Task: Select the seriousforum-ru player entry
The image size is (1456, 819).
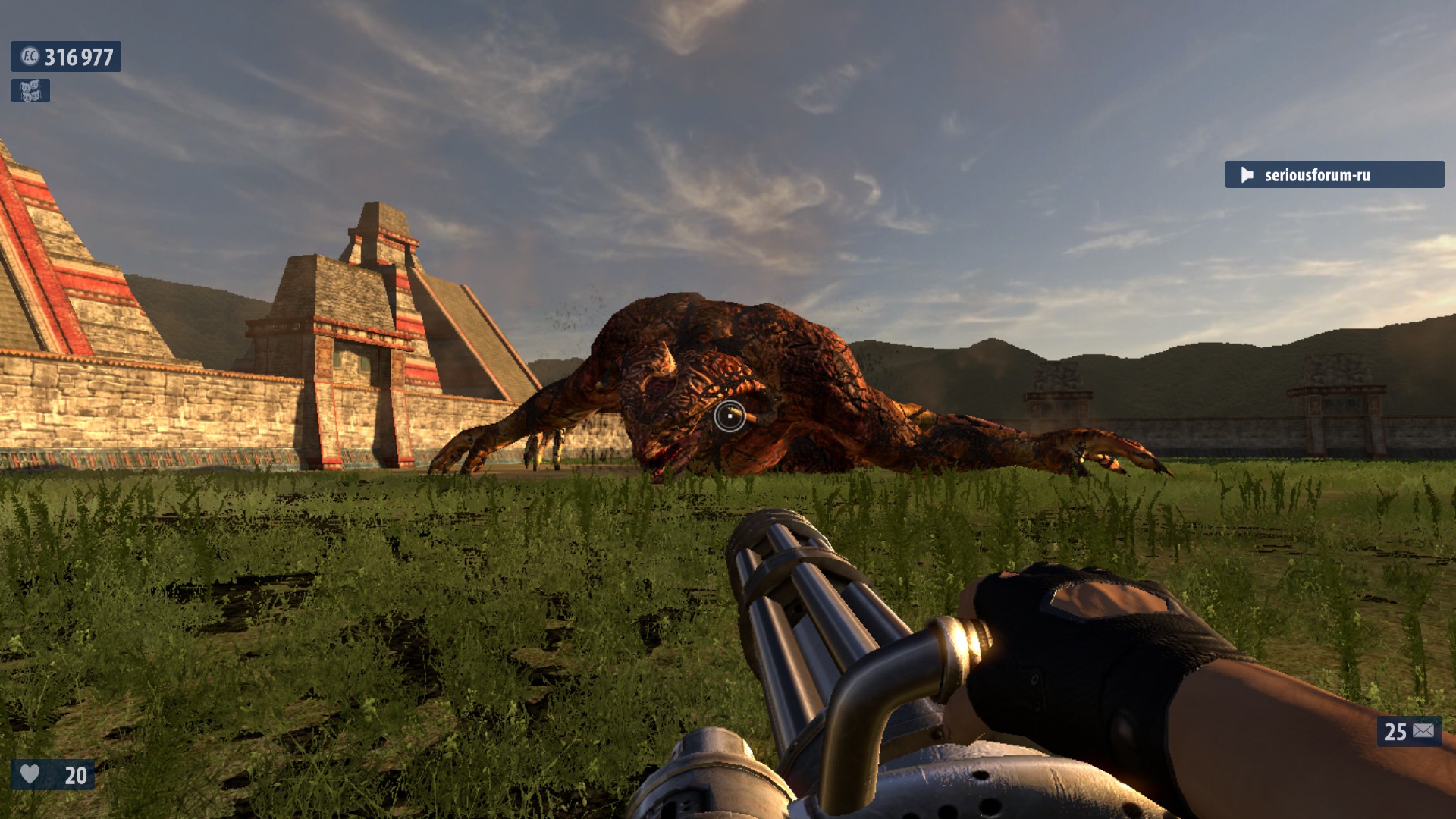Action: (1333, 175)
